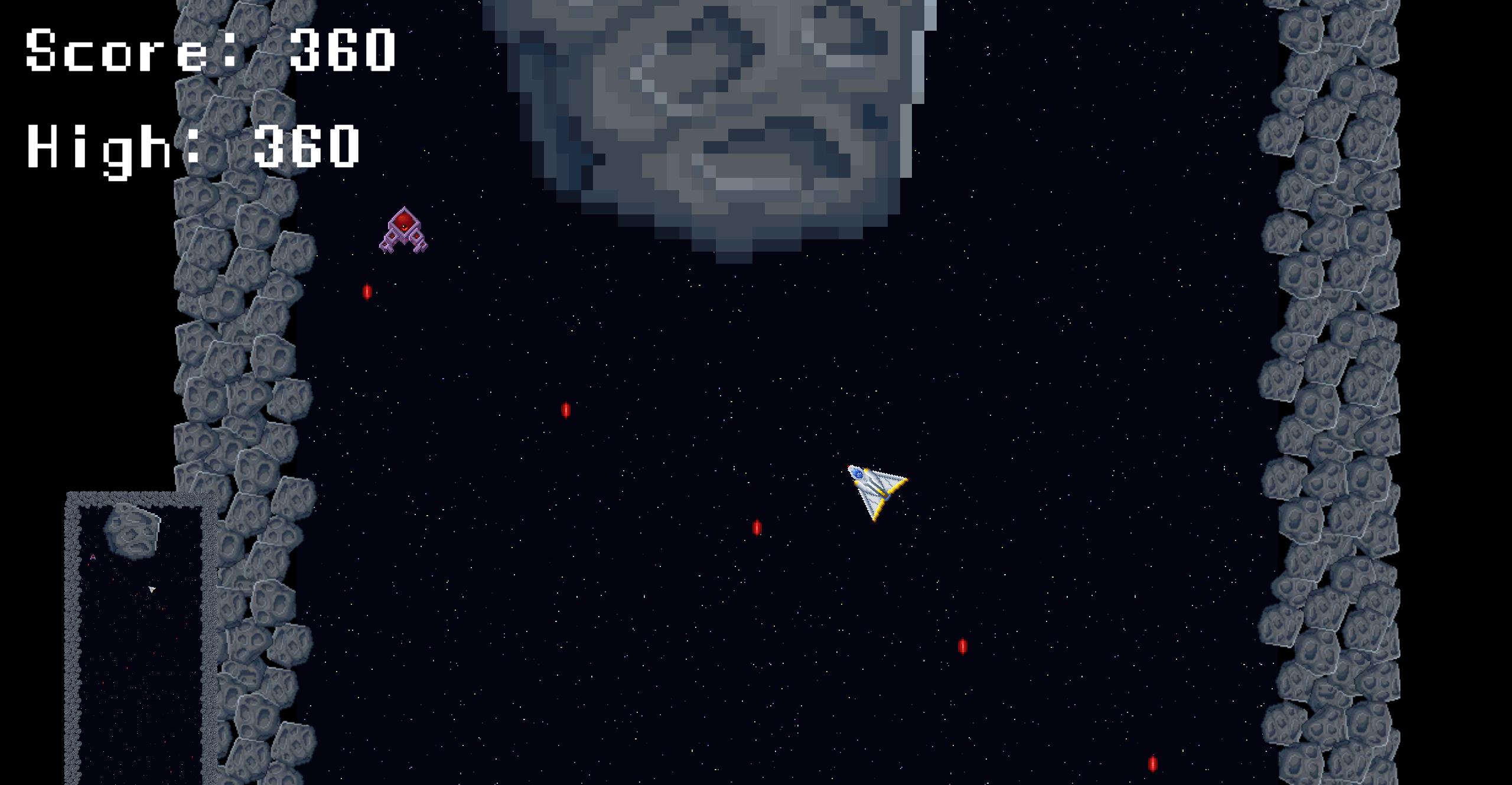Select the player marker on the minimap
Viewport: 1512px width, 785px height.
151,589
